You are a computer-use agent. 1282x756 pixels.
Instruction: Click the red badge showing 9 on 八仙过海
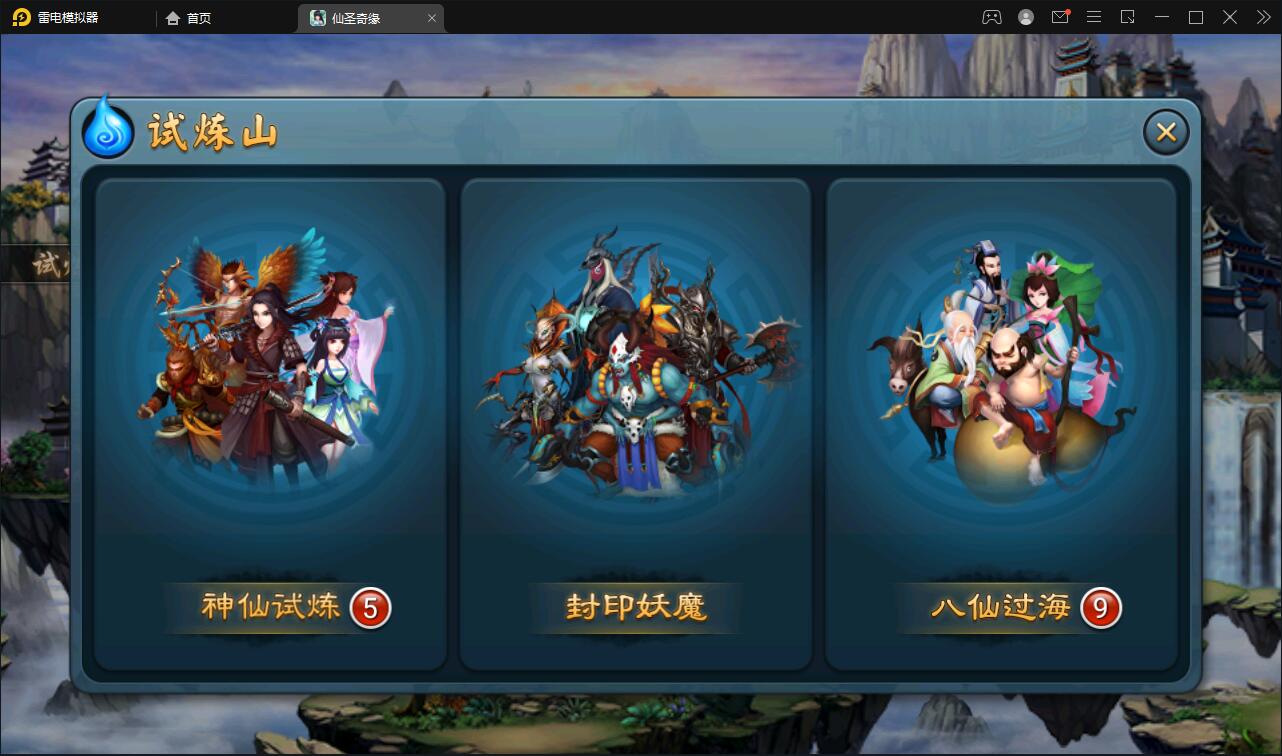coord(1100,608)
